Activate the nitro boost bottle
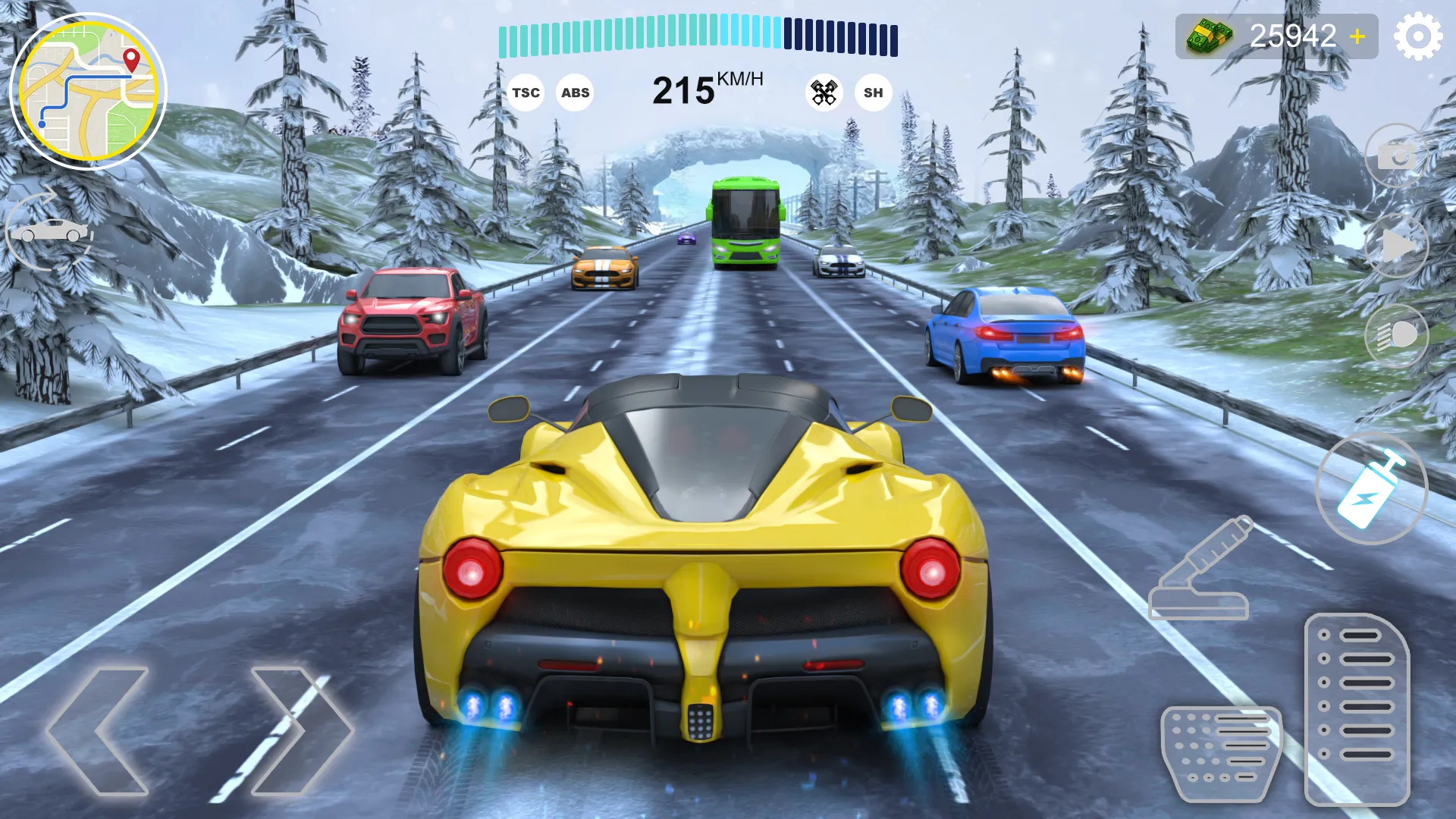The width and height of the screenshot is (1456, 819). (1375, 489)
